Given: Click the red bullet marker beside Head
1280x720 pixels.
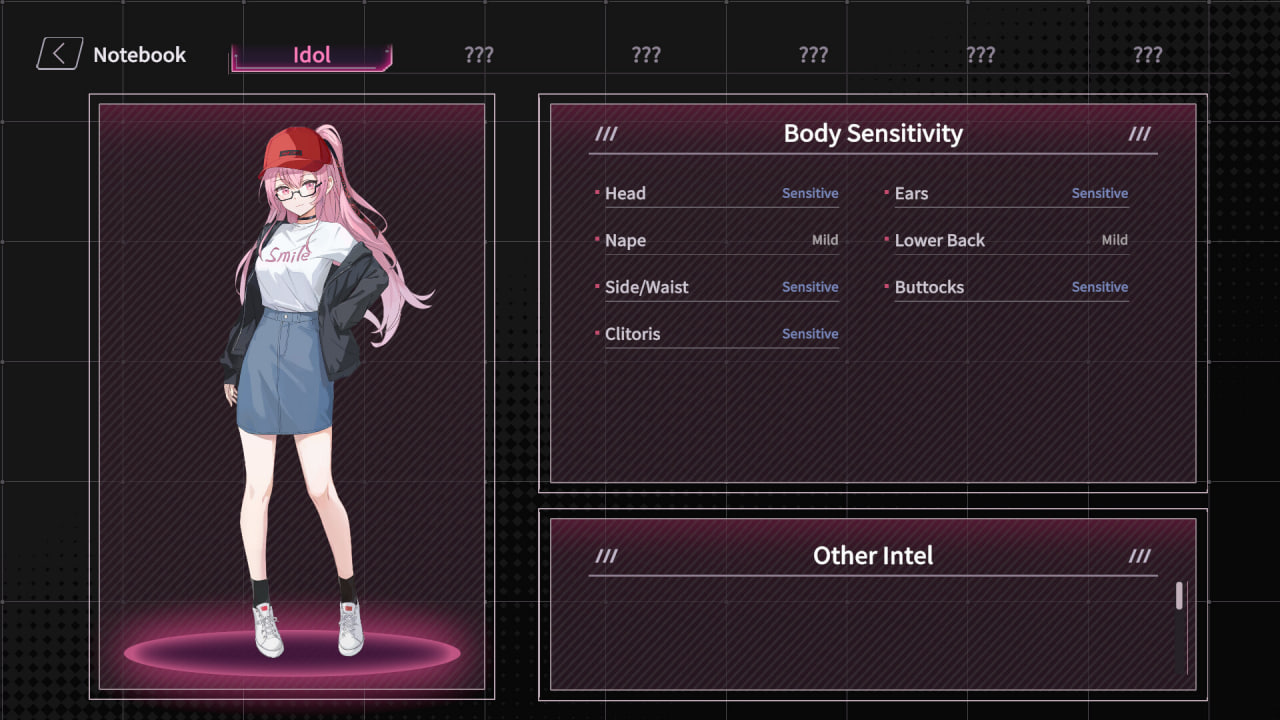Looking at the screenshot, I should click(x=597, y=191).
